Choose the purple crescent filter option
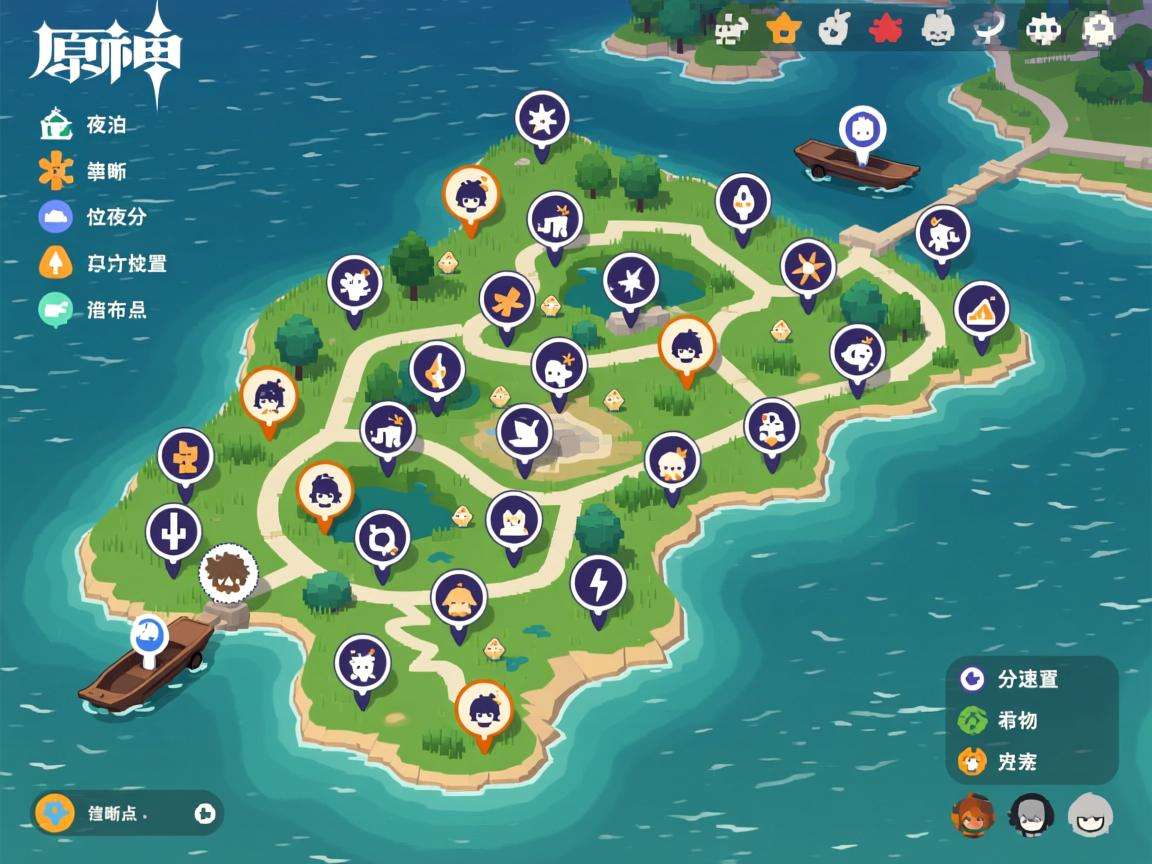This screenshot has height=864, width=1152. coord(971,679)
